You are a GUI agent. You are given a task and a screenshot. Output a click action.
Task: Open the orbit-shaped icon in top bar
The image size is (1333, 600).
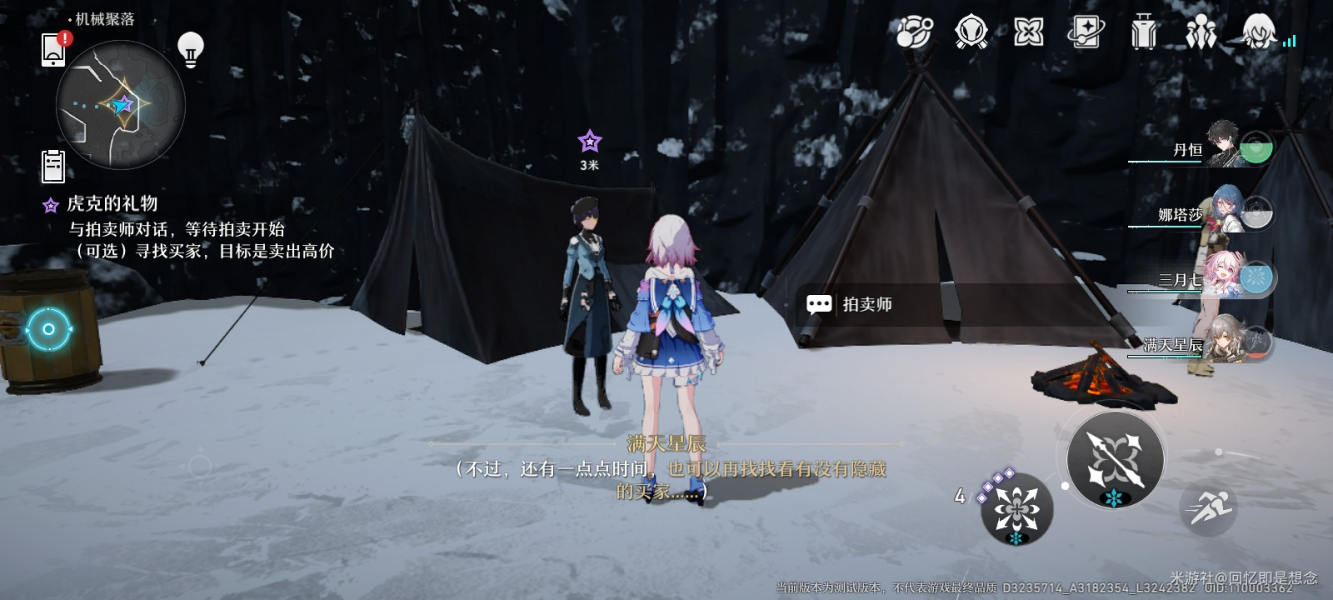pos(913,32)
